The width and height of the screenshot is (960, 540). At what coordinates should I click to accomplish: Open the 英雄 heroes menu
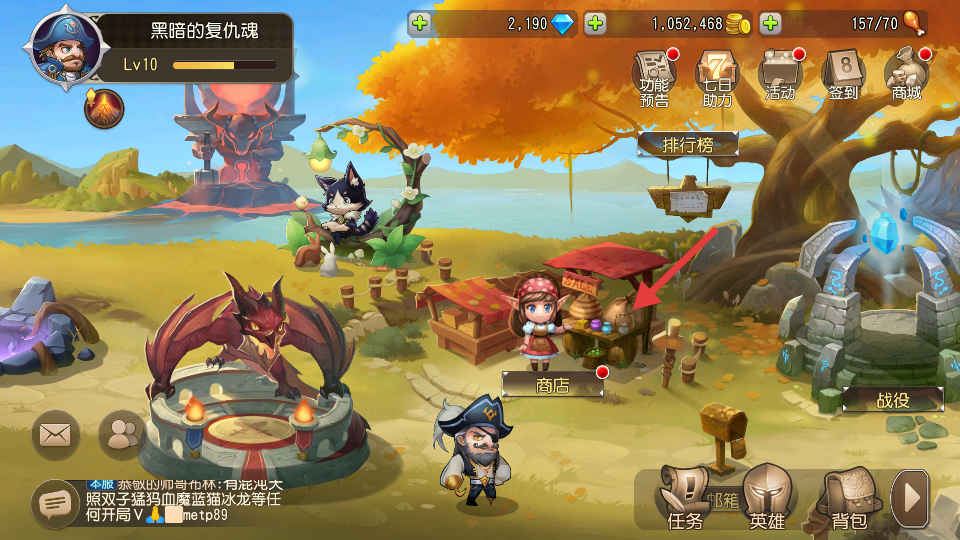[x=767, y=500]
